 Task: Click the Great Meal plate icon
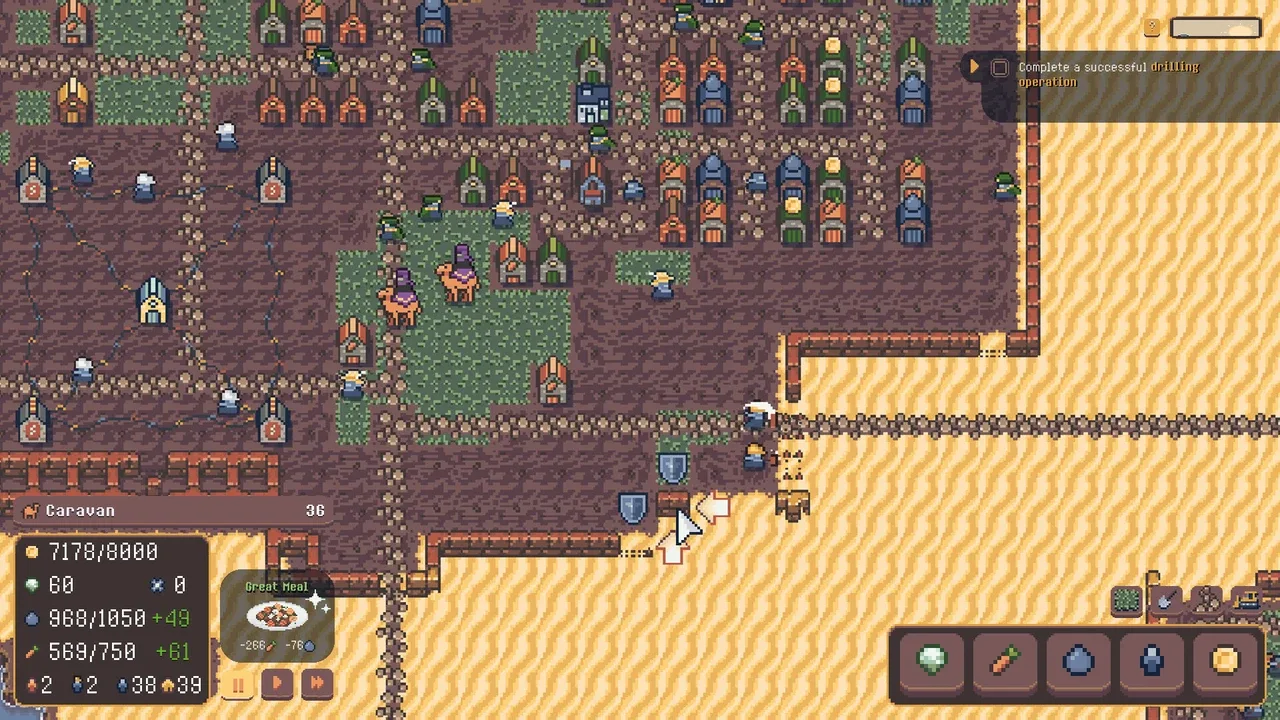click(x=277, y=615)
